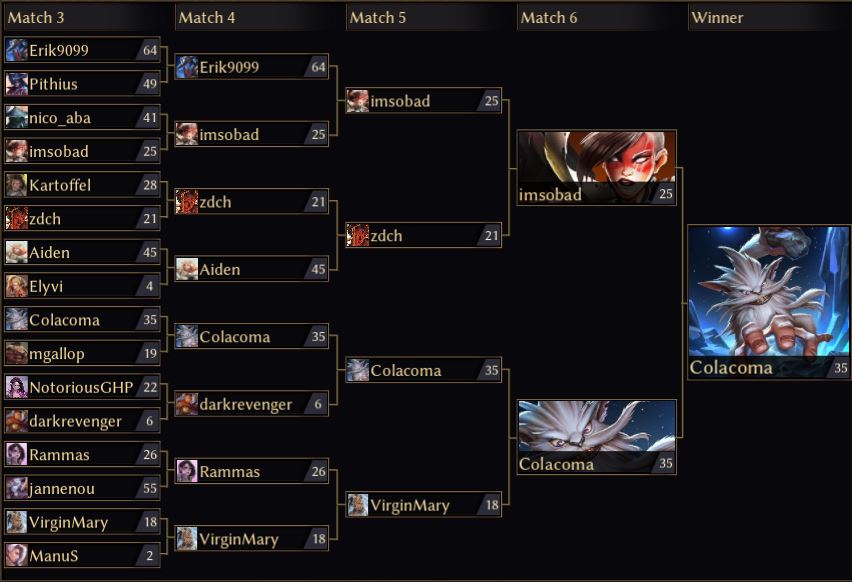The image size is (852, 582).
Task: Select NotoriousGHP in the bracket
Action: (82, 387)
